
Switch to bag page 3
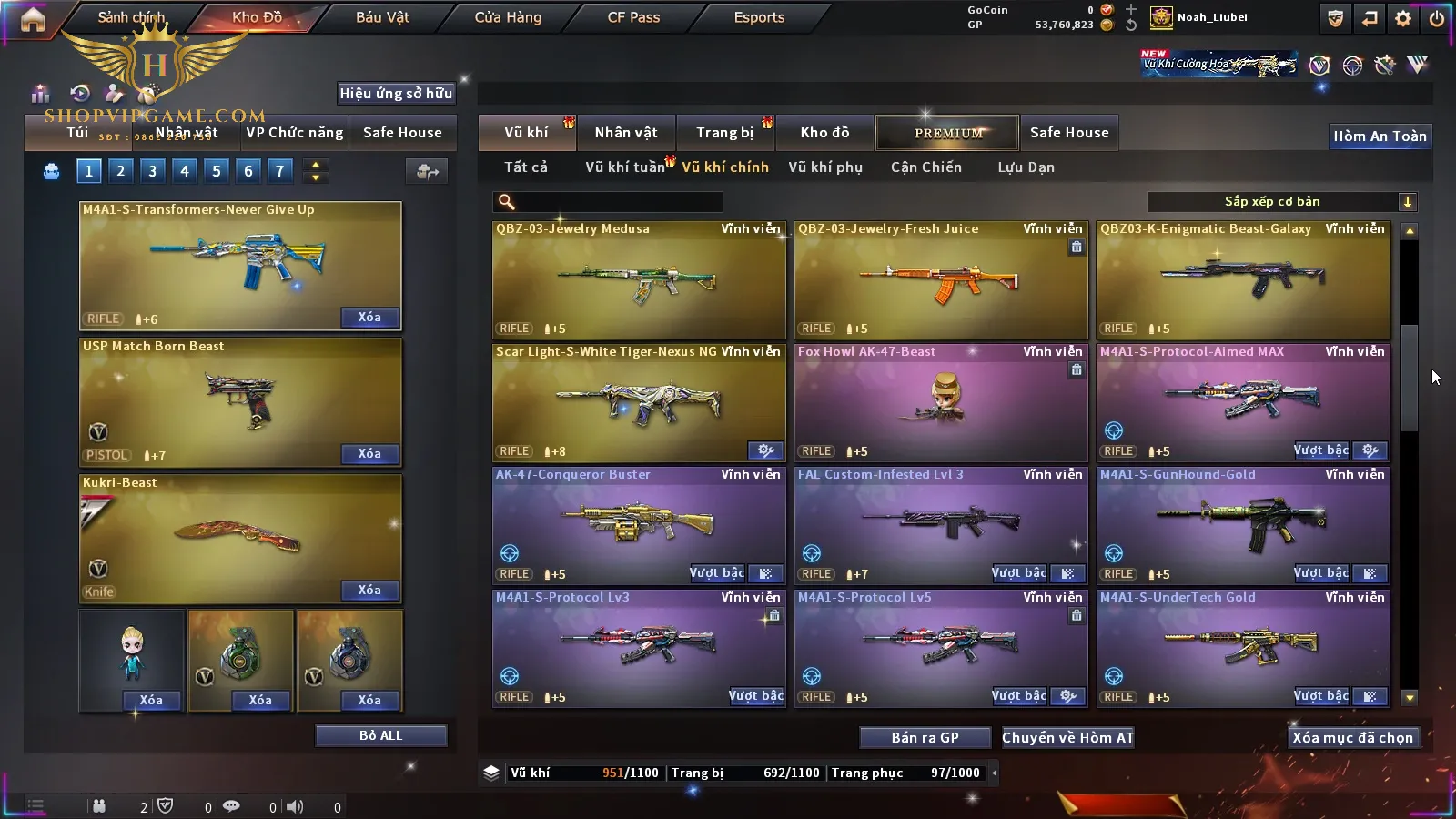coord(152,170)
